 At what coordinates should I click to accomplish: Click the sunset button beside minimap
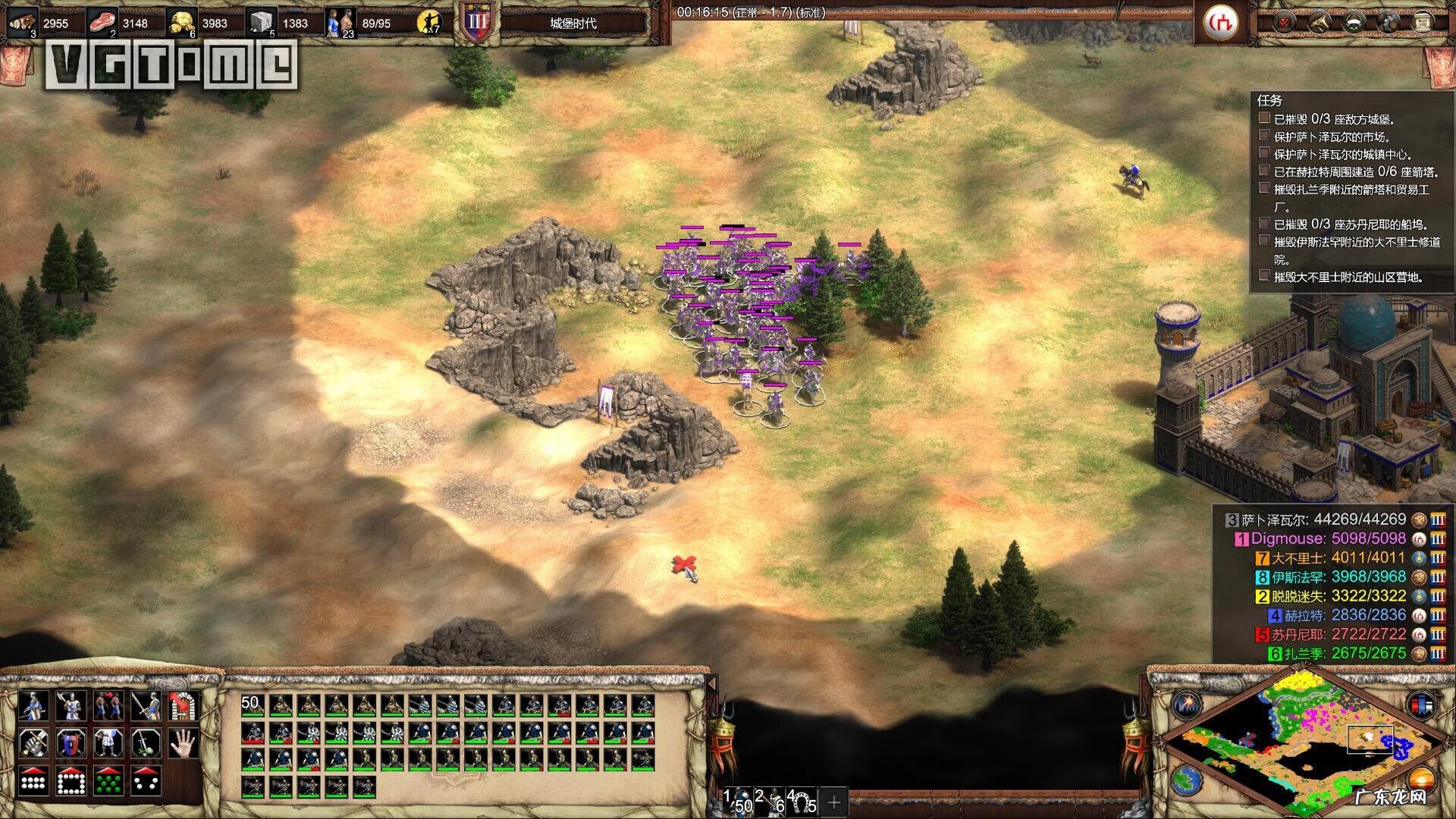pos(1422,779)
